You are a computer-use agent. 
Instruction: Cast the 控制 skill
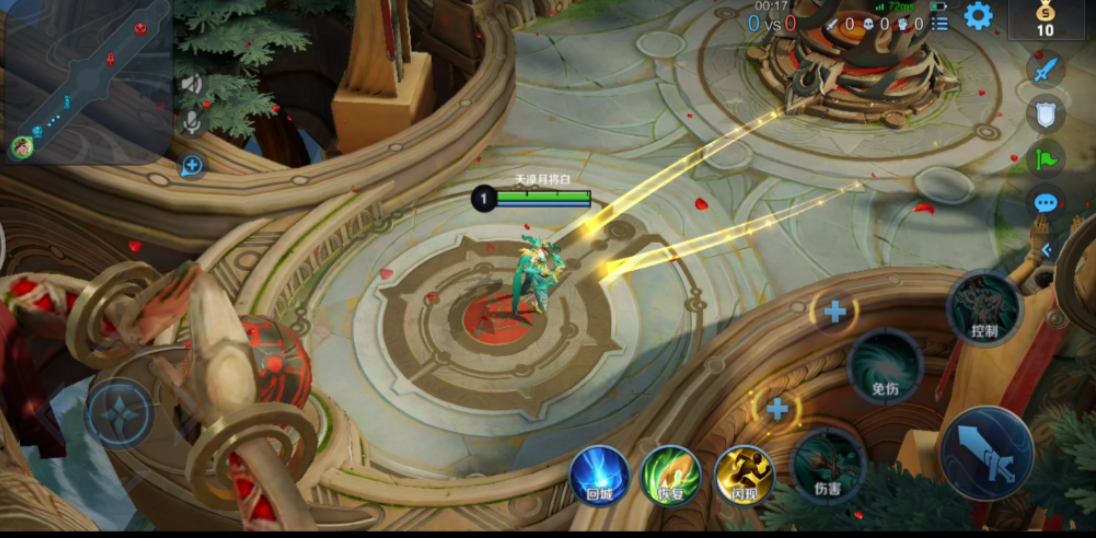(984, 309)
